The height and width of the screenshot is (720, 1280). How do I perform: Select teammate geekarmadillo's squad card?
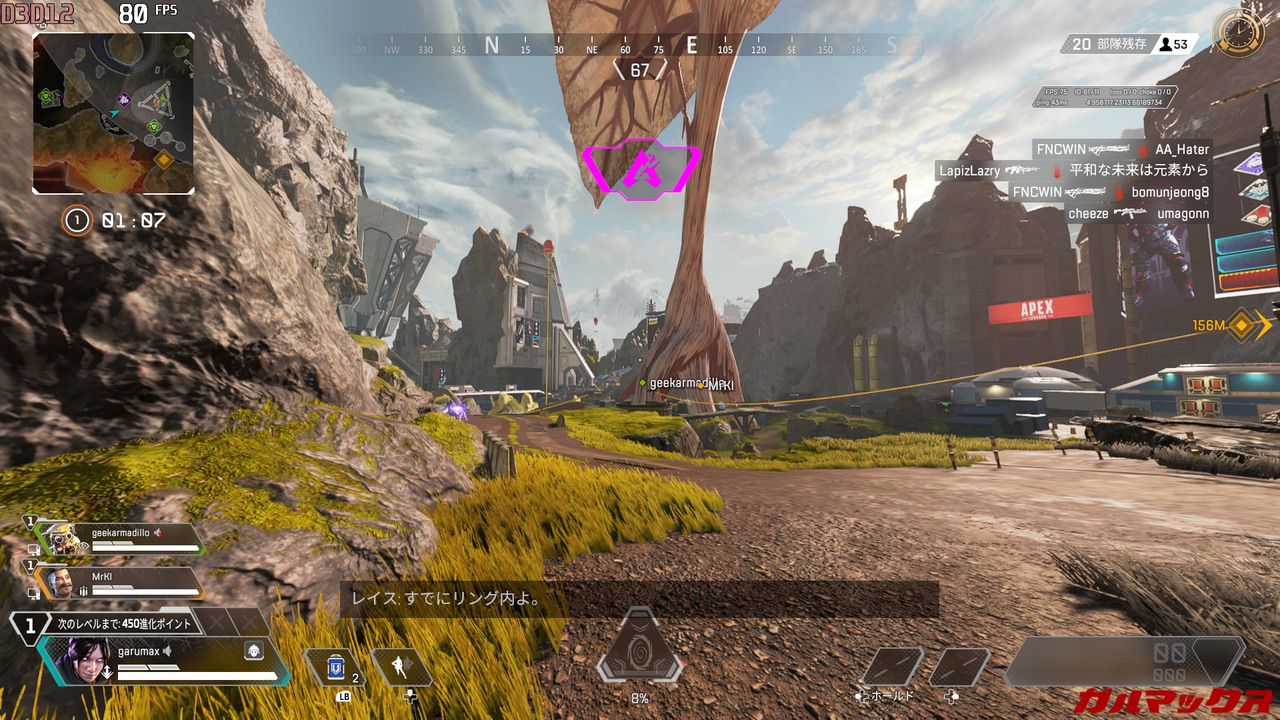[120, 538]
